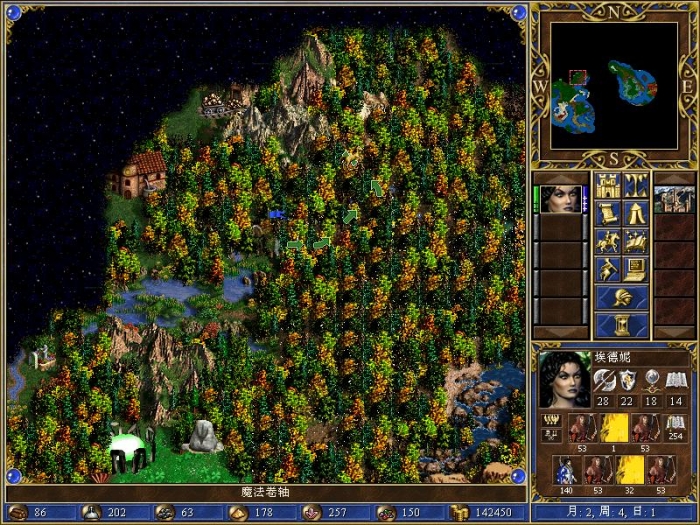Open system options computer button

pyautogui.click(x=636, y=269)
